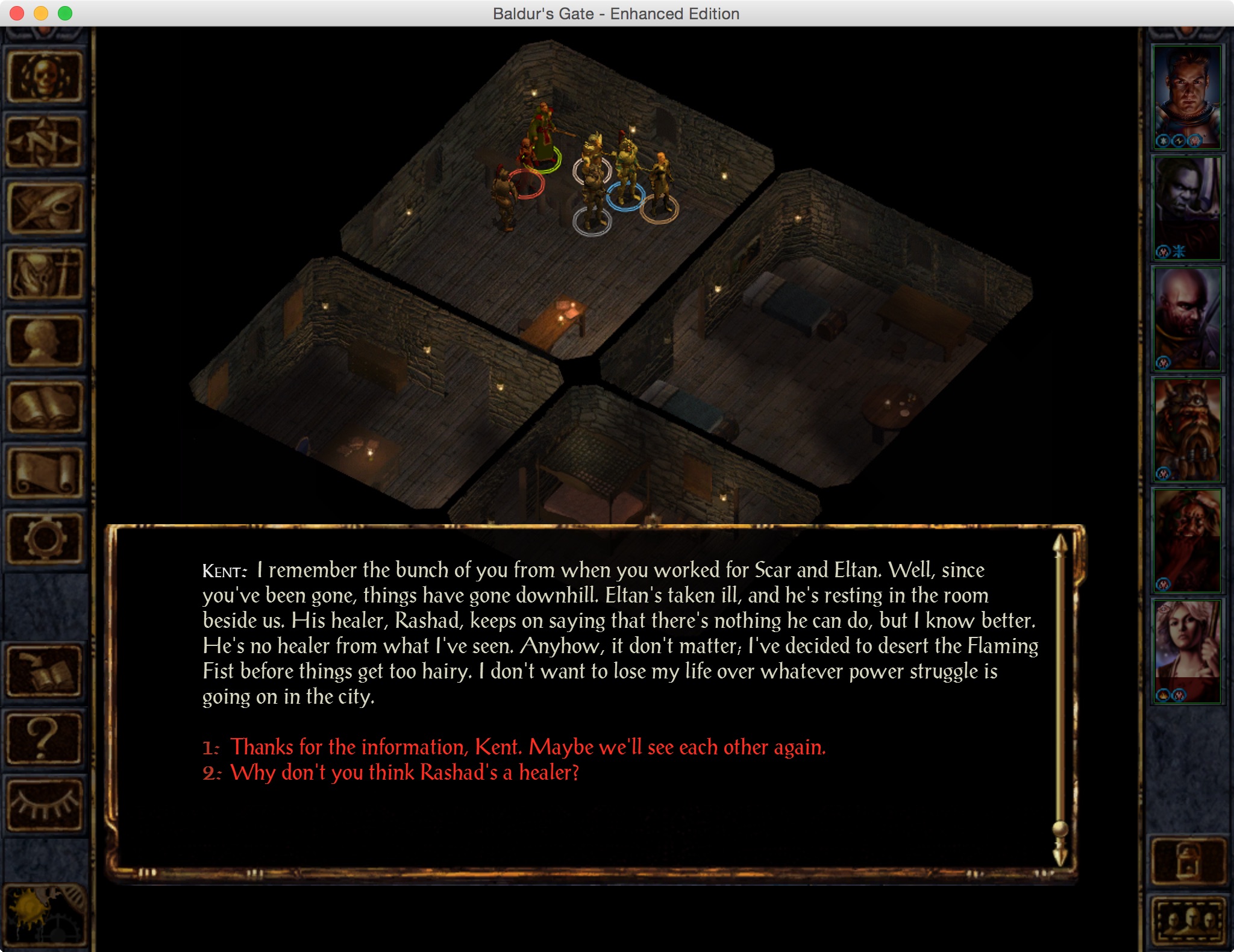
Task: Open the area map with compass icon
Action: 44,142
